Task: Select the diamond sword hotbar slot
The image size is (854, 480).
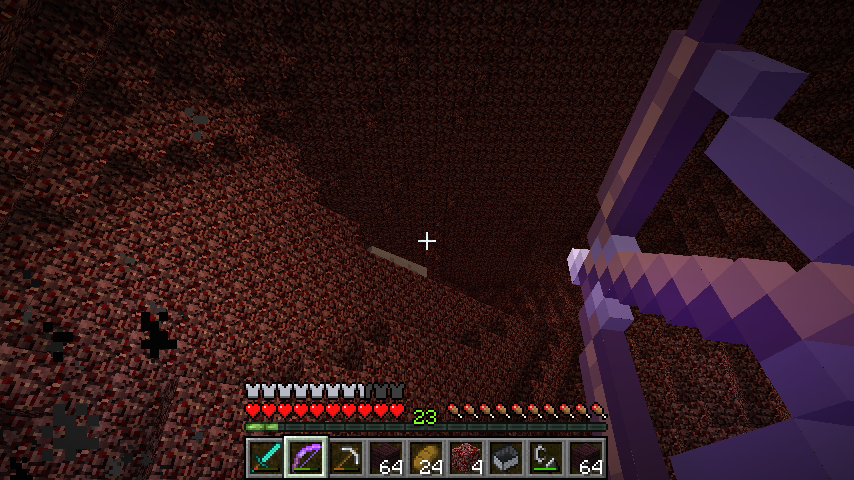Action: [x=265, y=458]
